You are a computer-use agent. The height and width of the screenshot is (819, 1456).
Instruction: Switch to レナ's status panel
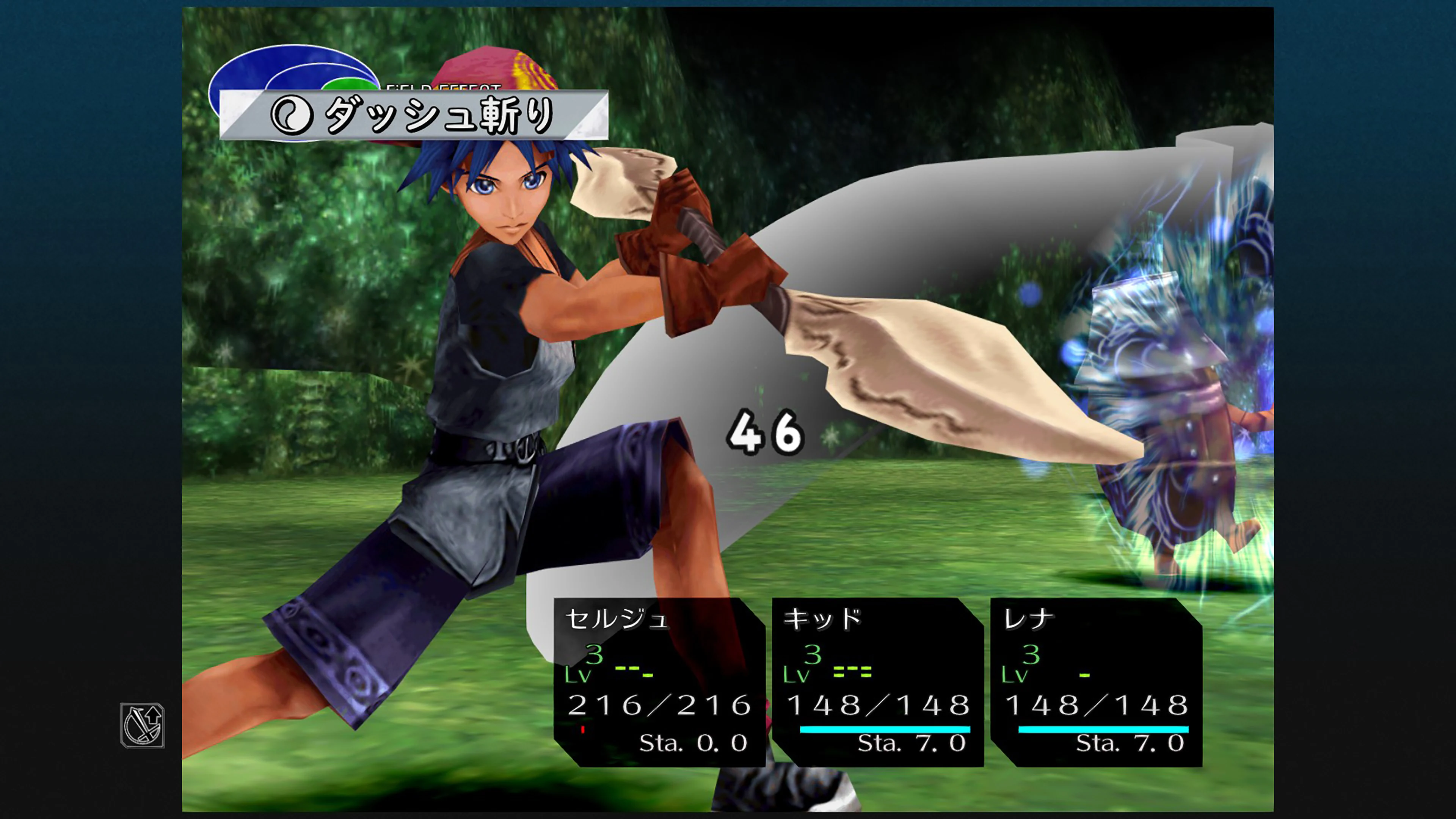point(1097,678)
